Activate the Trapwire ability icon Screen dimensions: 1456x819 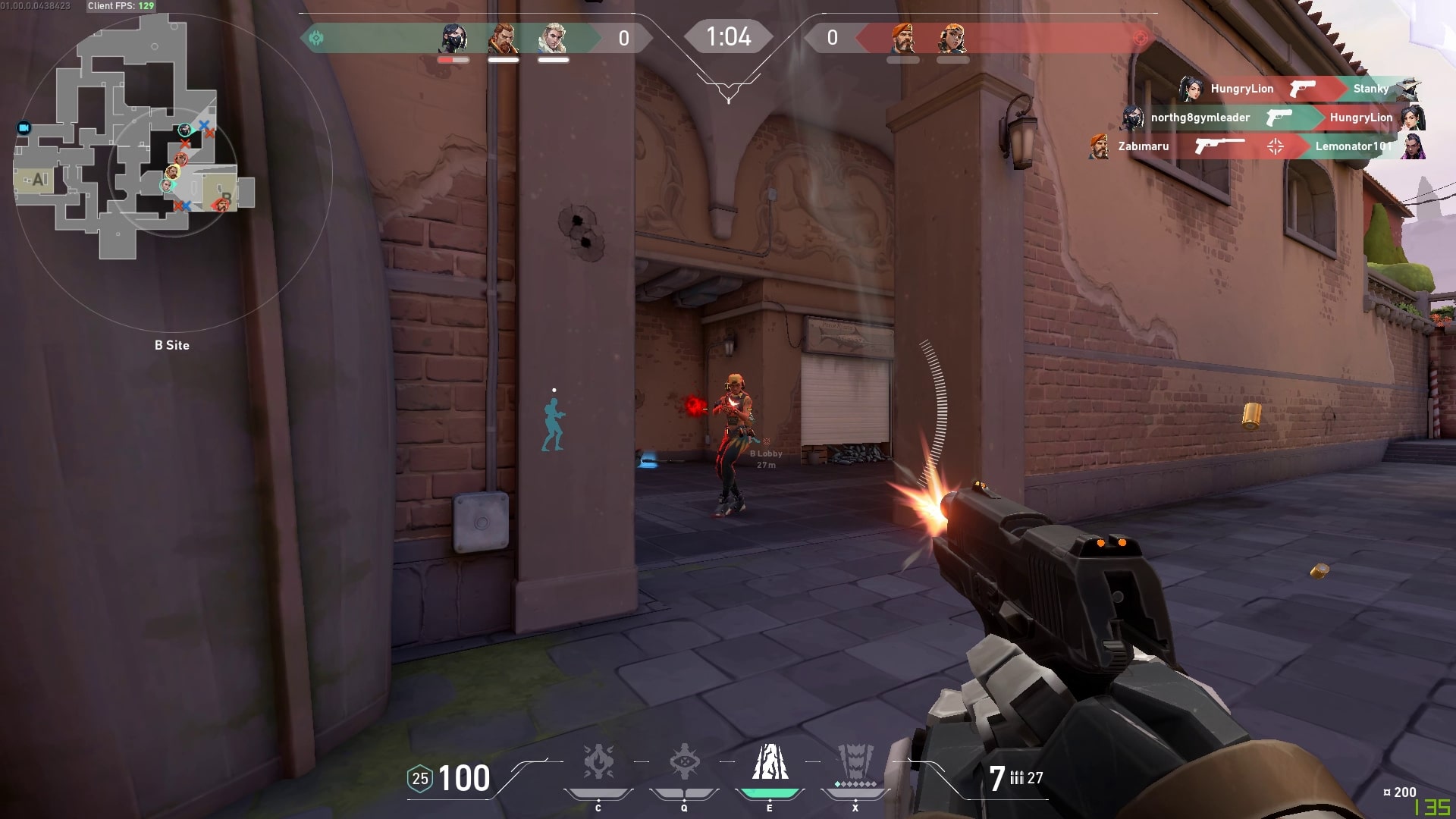(598, 763)
